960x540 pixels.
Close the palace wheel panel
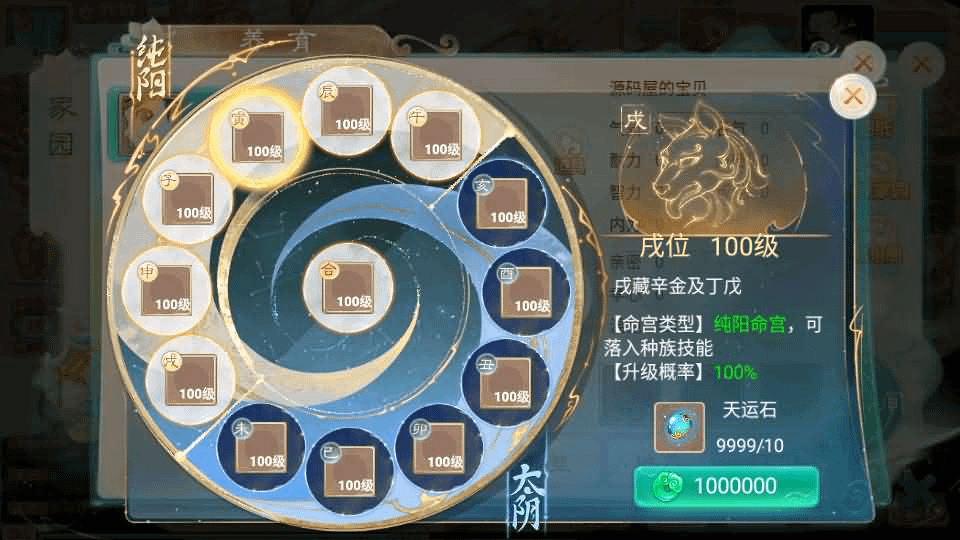853,96
